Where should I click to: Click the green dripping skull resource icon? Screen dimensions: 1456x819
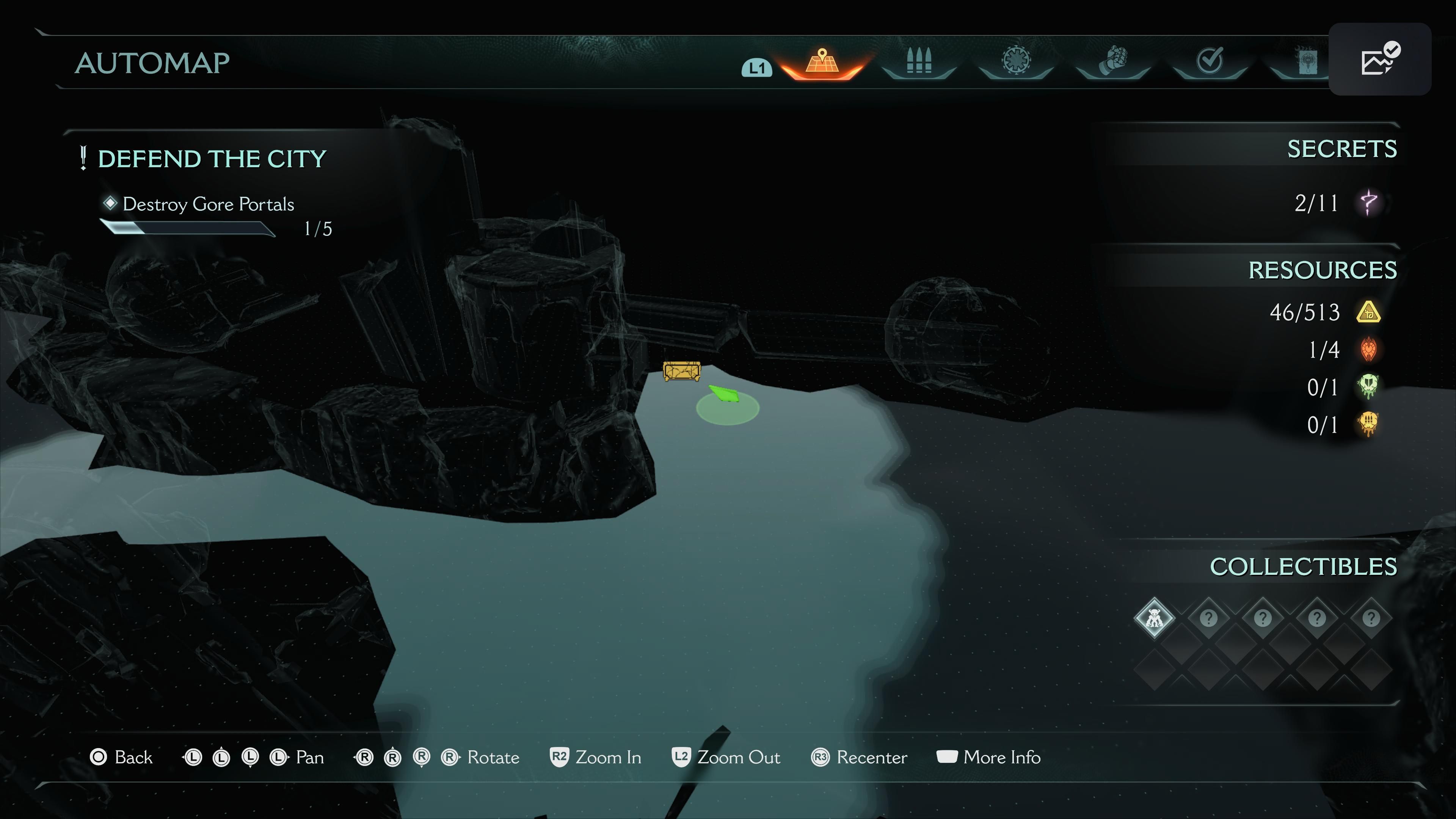[1368, 387]
